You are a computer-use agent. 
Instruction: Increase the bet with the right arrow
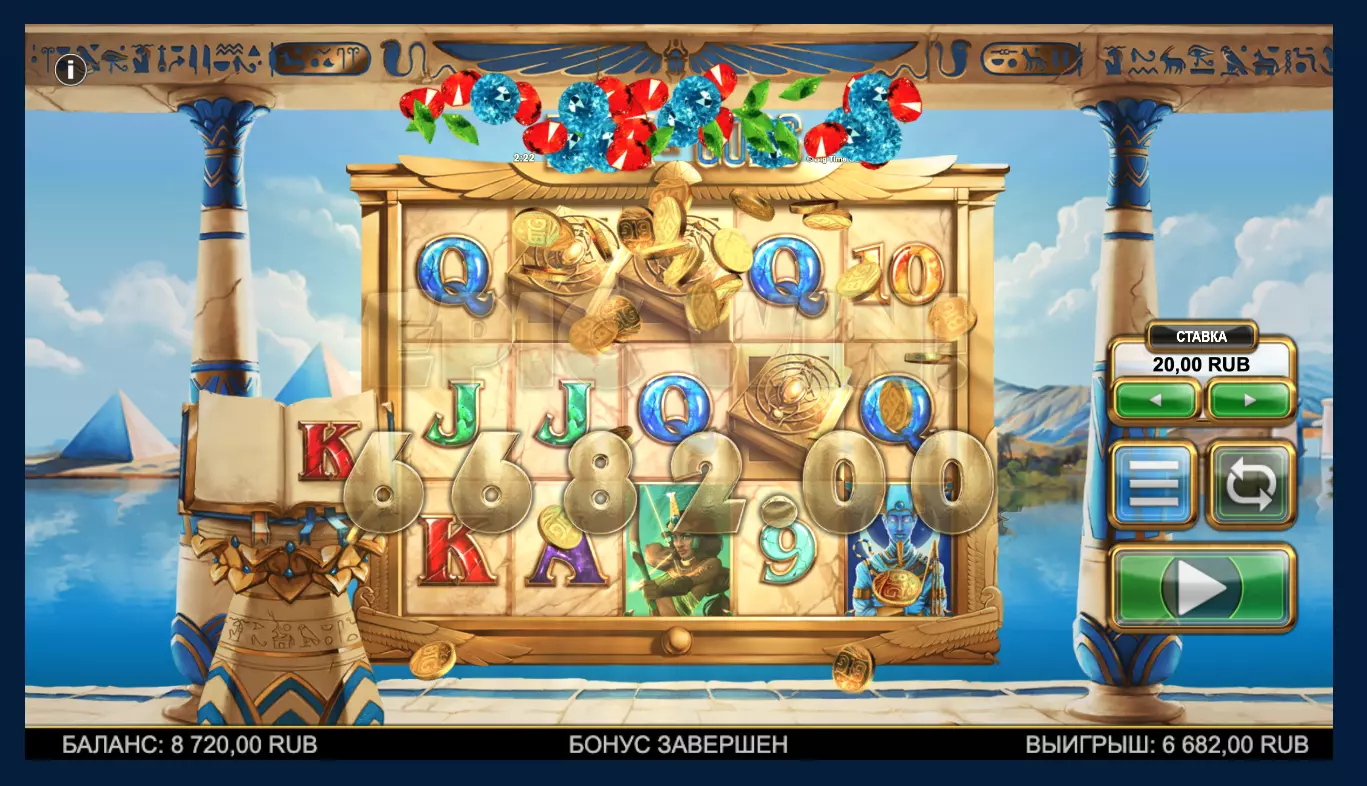(1250, 401)
